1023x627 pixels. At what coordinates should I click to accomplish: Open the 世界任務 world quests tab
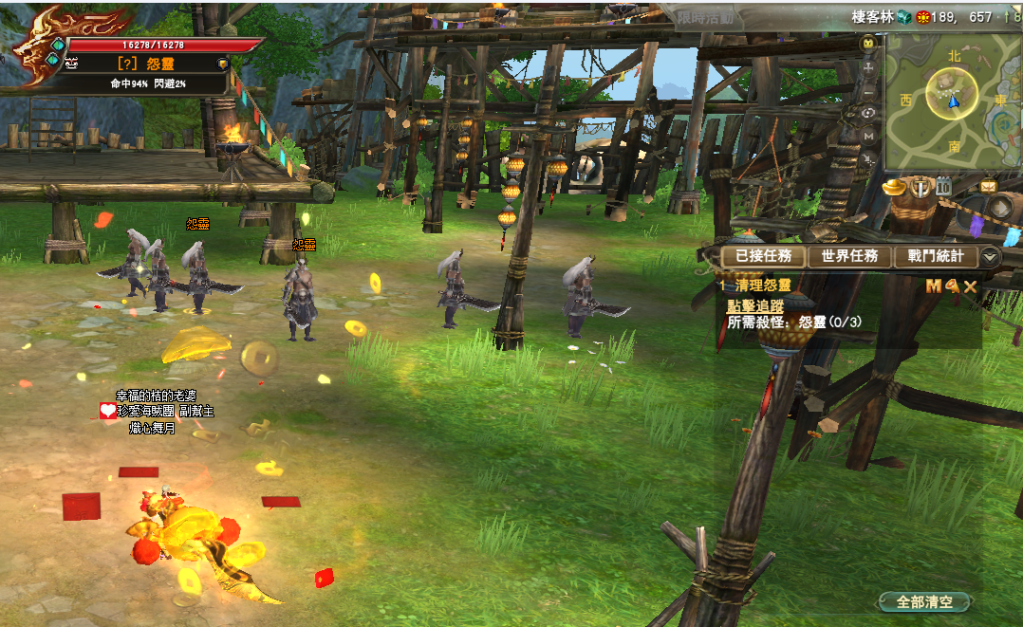(x=849, y=257)
